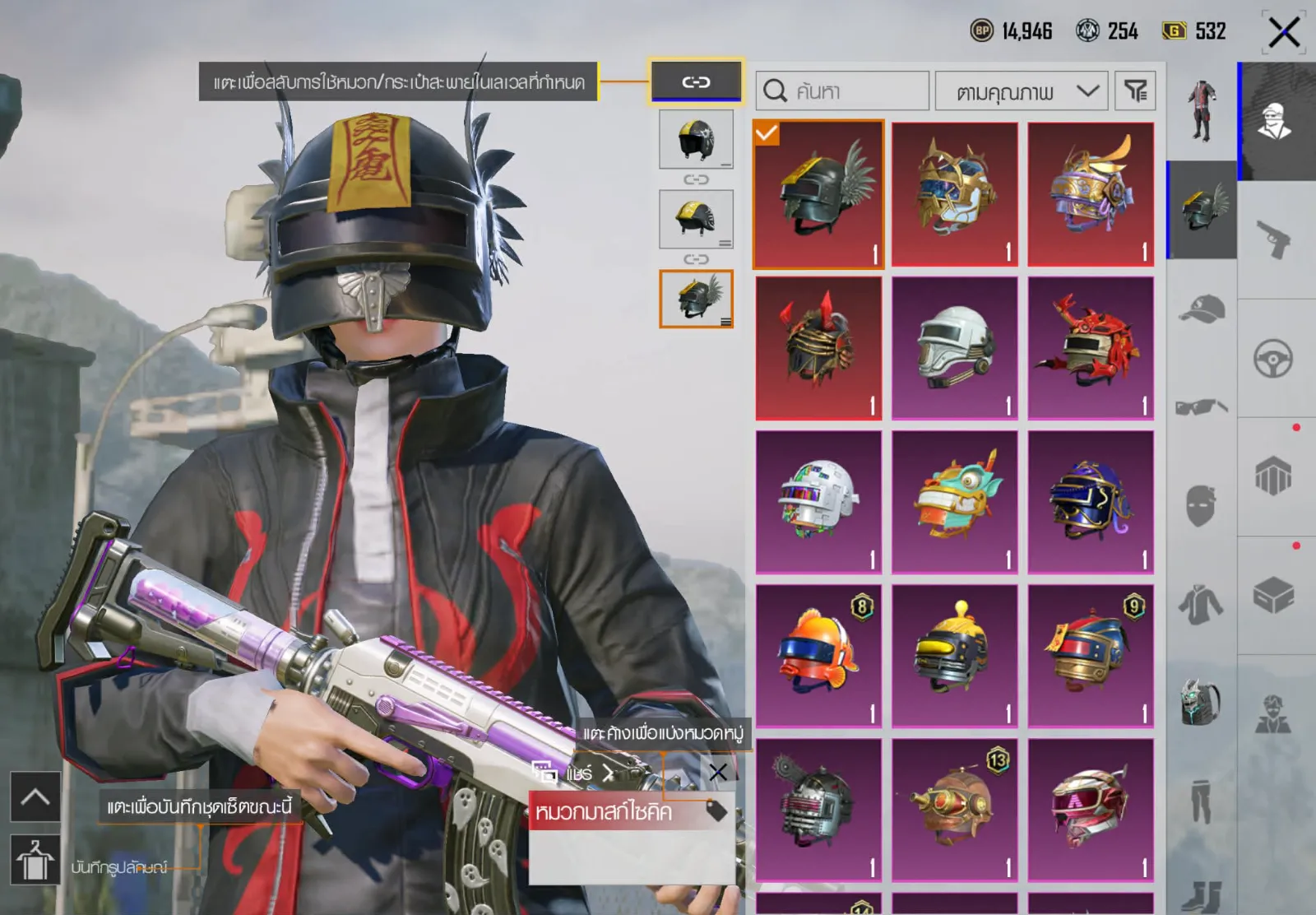Screen dimensions: 1316x915
Task: Open the sunglasses category tab
Action: (x=1201, y=406)
